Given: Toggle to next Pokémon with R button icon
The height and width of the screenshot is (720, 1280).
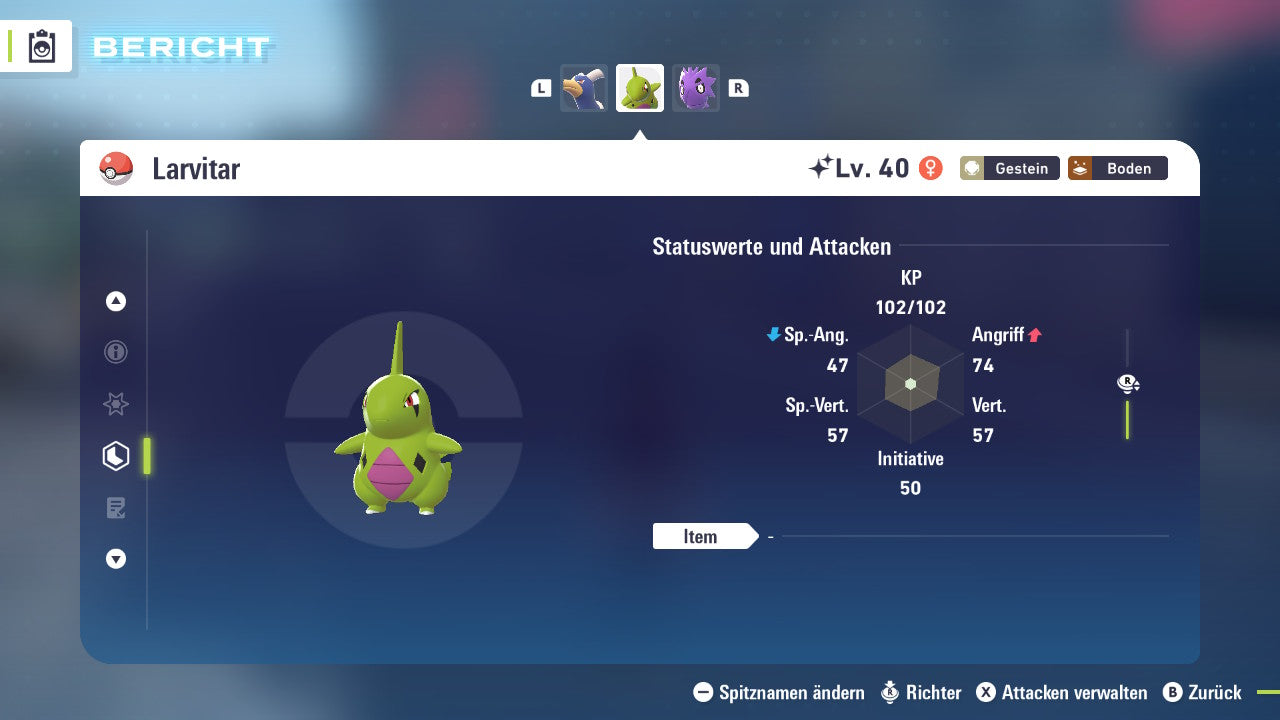Looking at the screenshot, I should (x=739, y=87).
